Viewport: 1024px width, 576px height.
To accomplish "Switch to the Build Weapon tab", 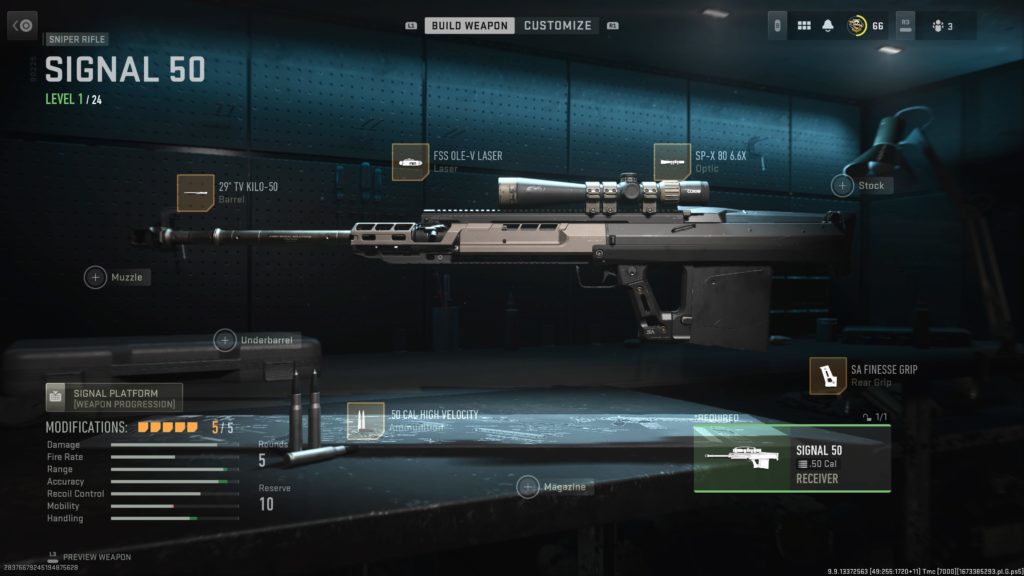I will (x=470, y=26).
